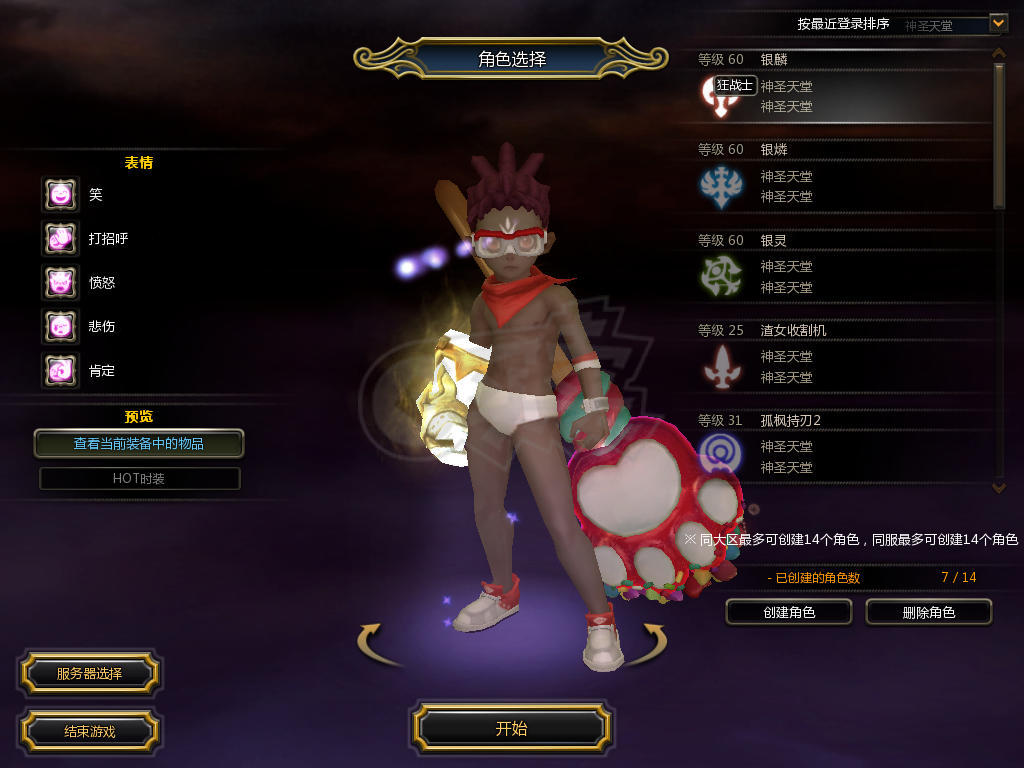Viewport: 1024px width, 768px height.
Task: Click 查看当前装备中的物品 preview button
Action: point(139,443)
